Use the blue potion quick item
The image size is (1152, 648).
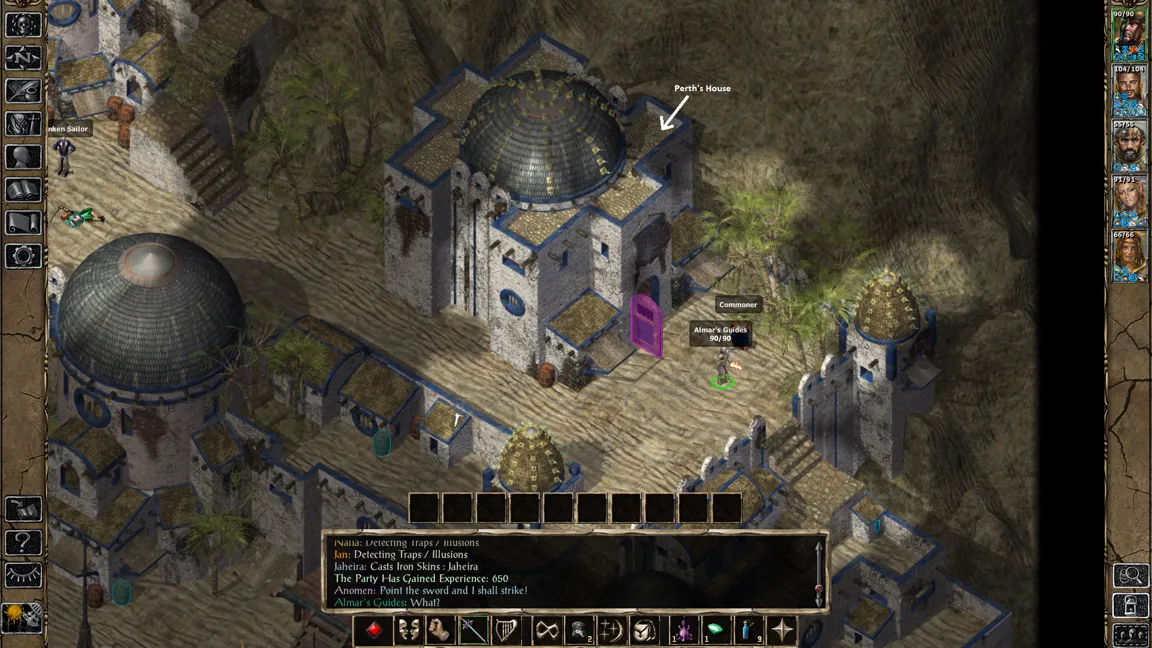[747, 630]
